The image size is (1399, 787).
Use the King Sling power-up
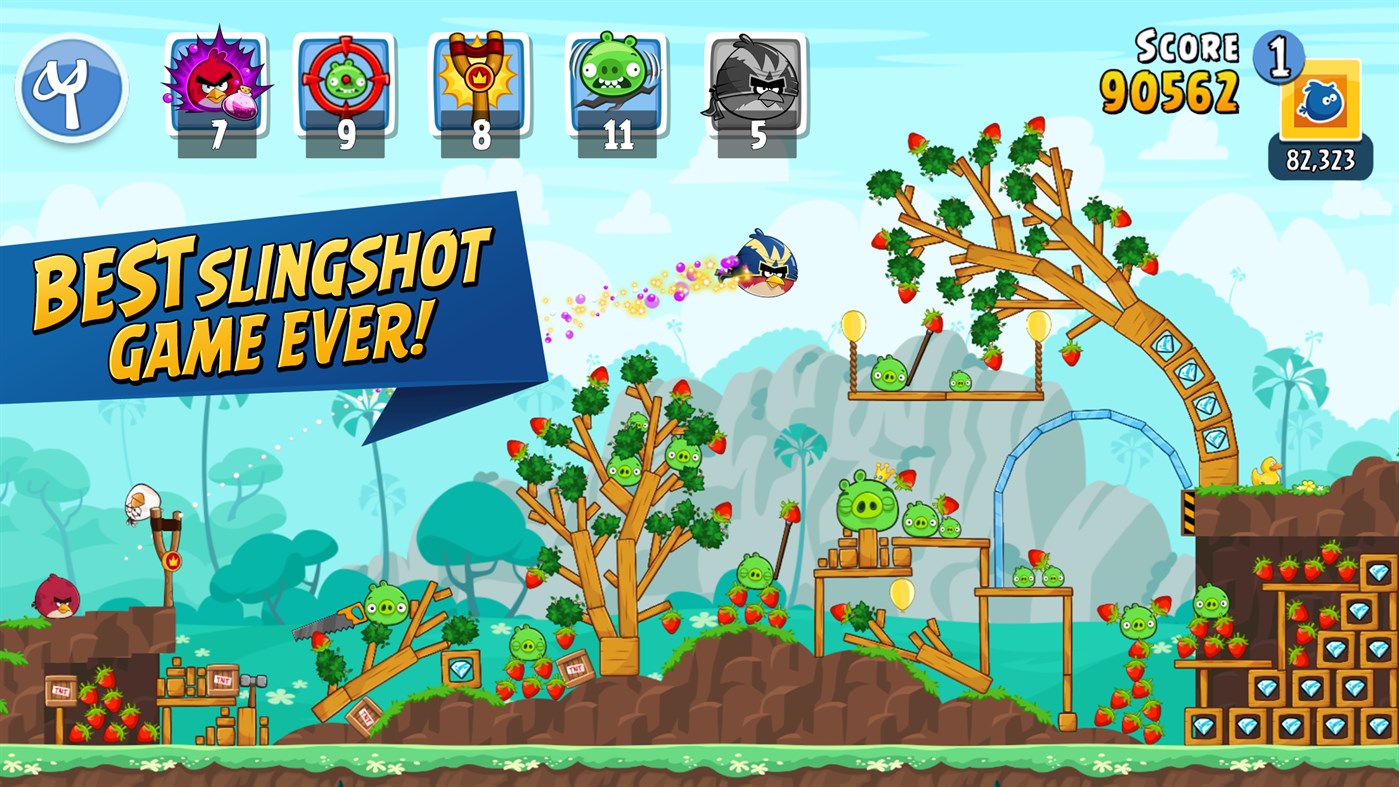(x=480, y=80)
